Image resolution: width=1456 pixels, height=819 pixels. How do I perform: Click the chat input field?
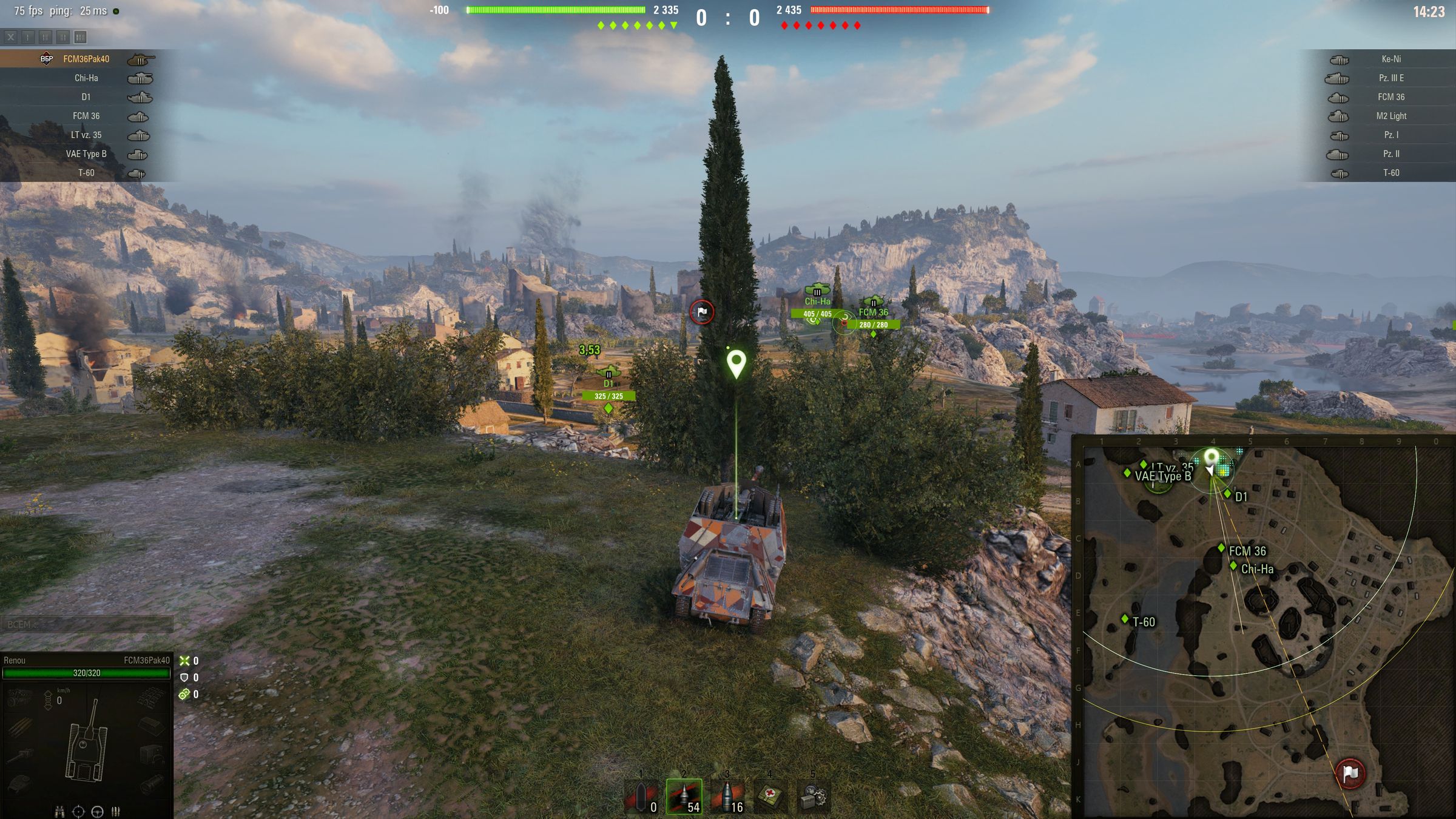pos(87,624)
